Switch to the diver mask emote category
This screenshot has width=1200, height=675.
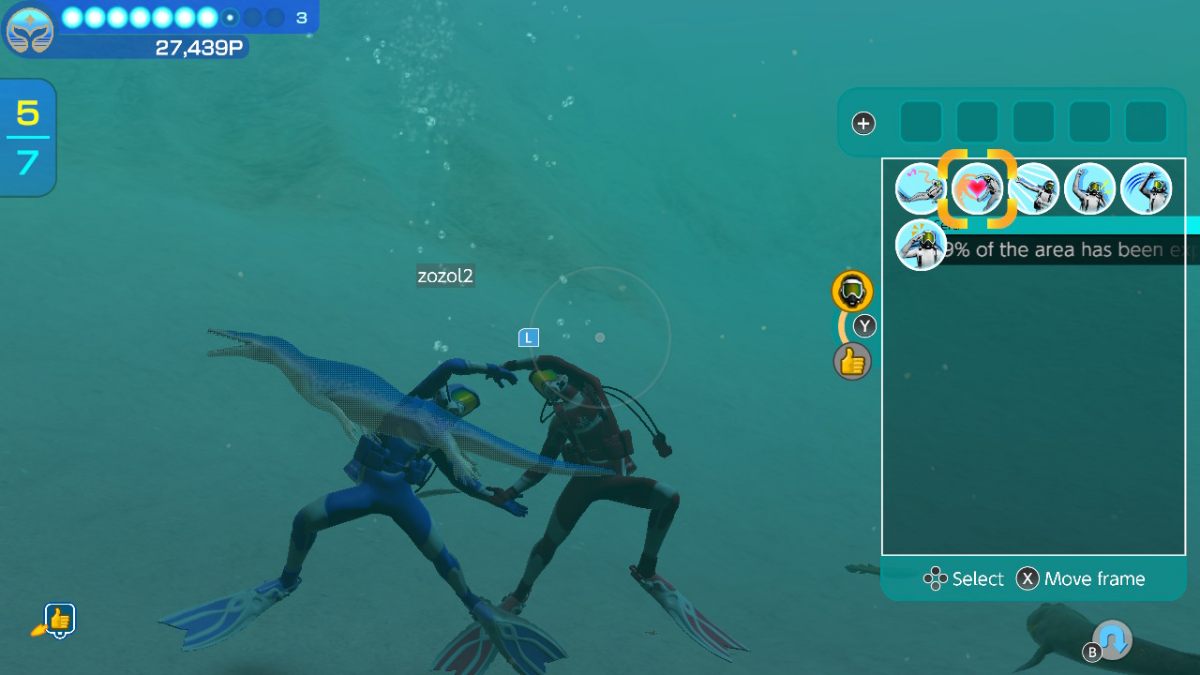pyautogui.click(x=852, y=291)
